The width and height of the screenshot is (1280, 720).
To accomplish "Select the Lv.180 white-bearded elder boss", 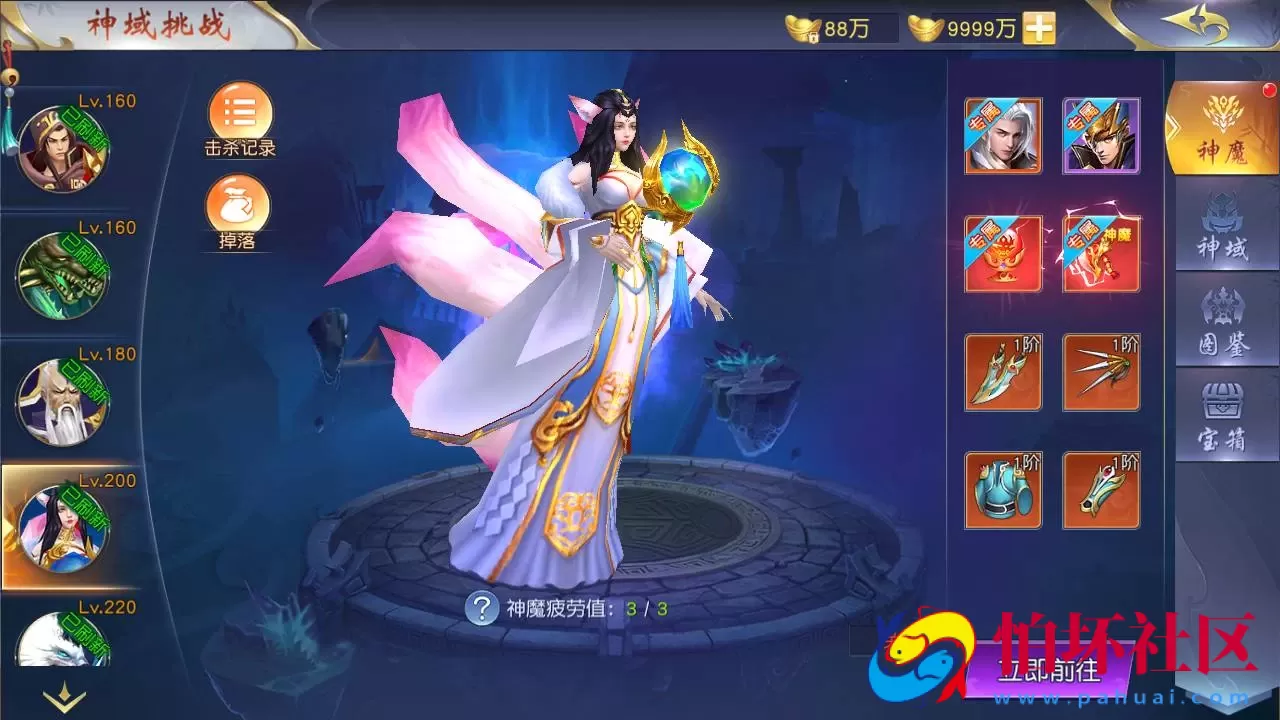I will pos(62,402).
